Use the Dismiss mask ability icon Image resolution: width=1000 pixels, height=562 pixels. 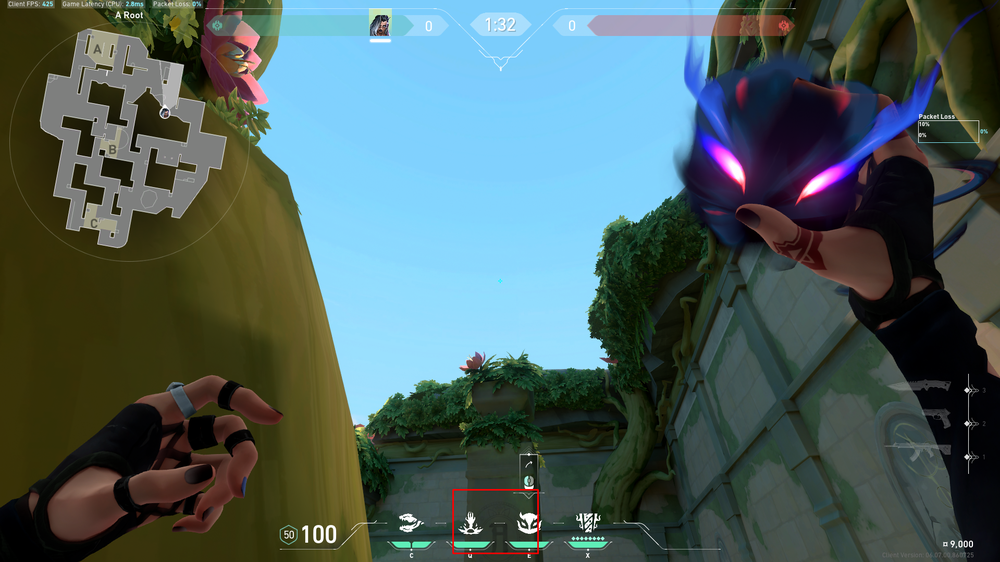point(527,521)
